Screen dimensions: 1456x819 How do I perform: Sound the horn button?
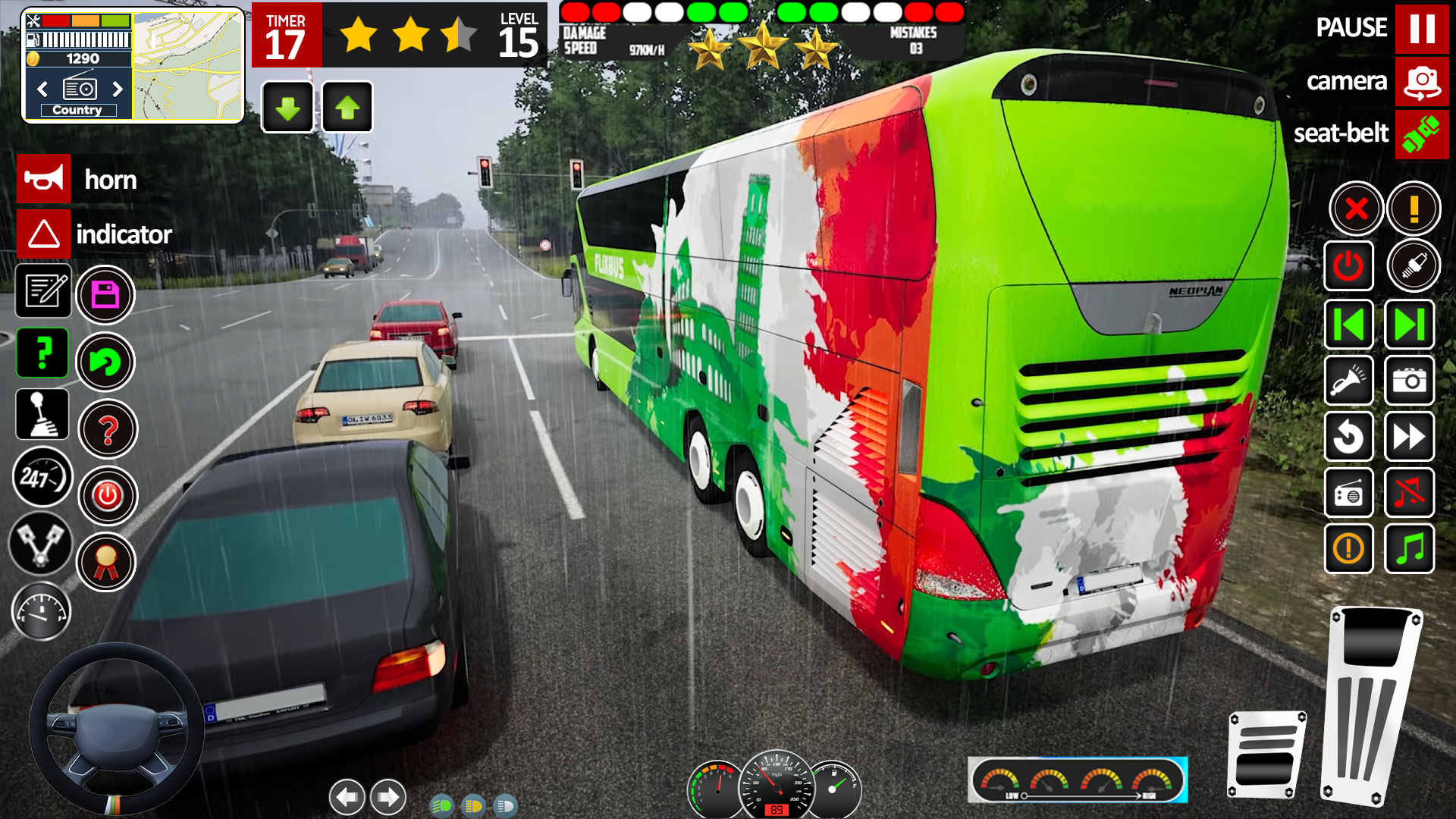coord(44,179)
